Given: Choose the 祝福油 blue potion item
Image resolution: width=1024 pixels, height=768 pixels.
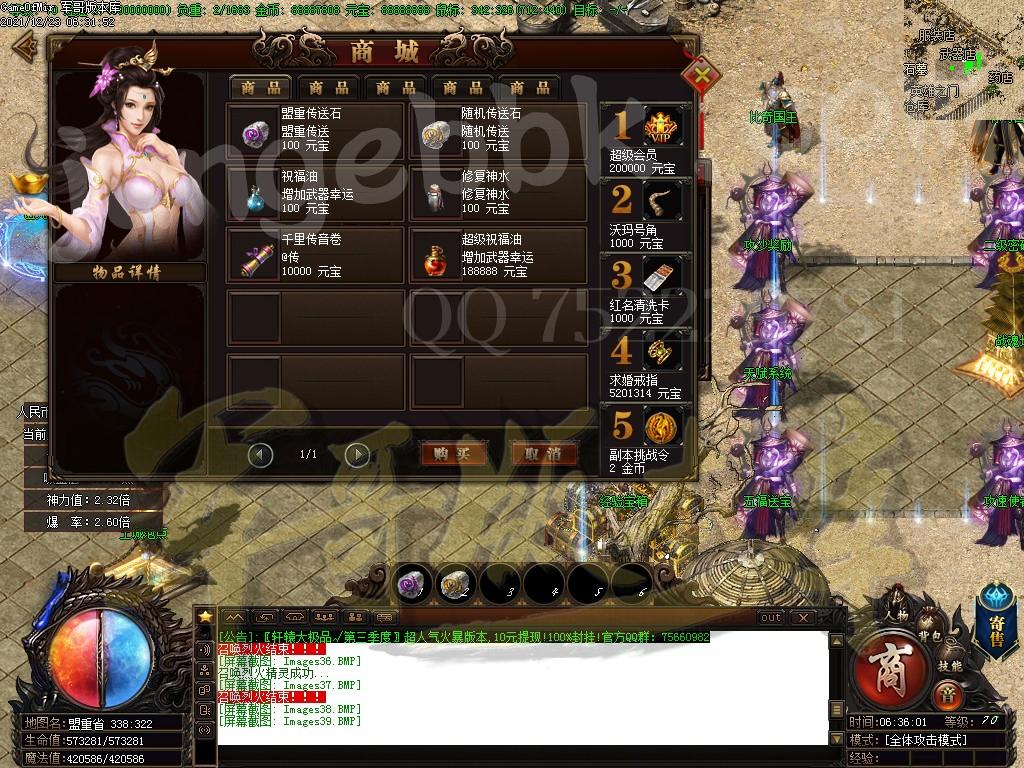Looking at the screenshot, I should pyautogui.click(x=316, y=192).
